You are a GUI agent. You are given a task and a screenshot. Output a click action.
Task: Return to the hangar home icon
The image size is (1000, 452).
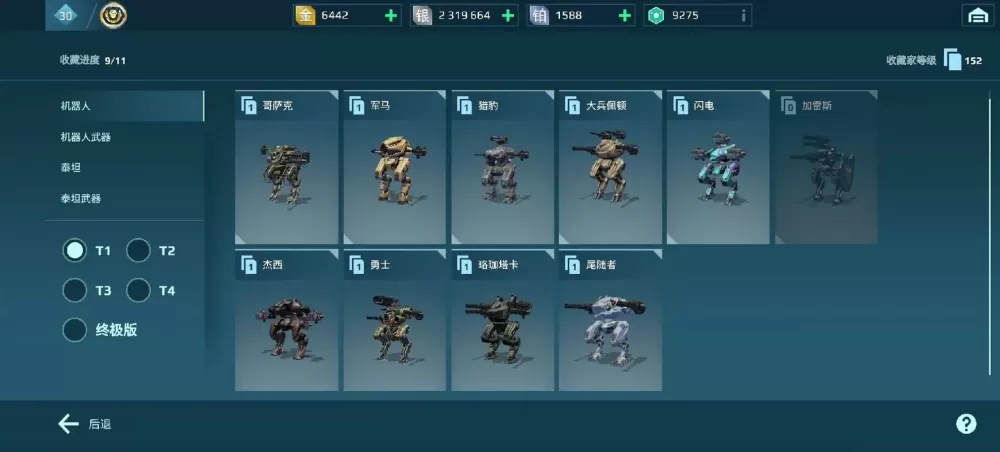[x=976, y=15]
